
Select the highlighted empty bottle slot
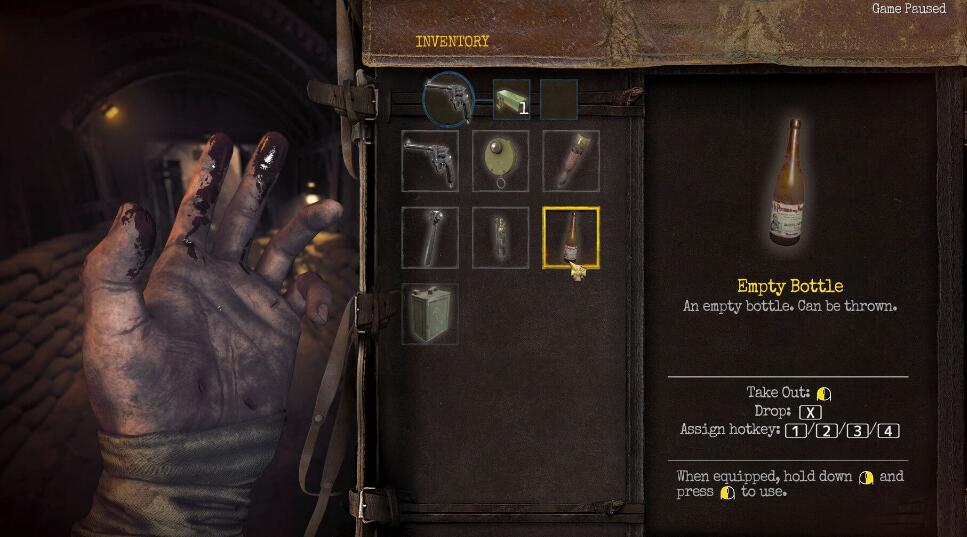[571, 237]
